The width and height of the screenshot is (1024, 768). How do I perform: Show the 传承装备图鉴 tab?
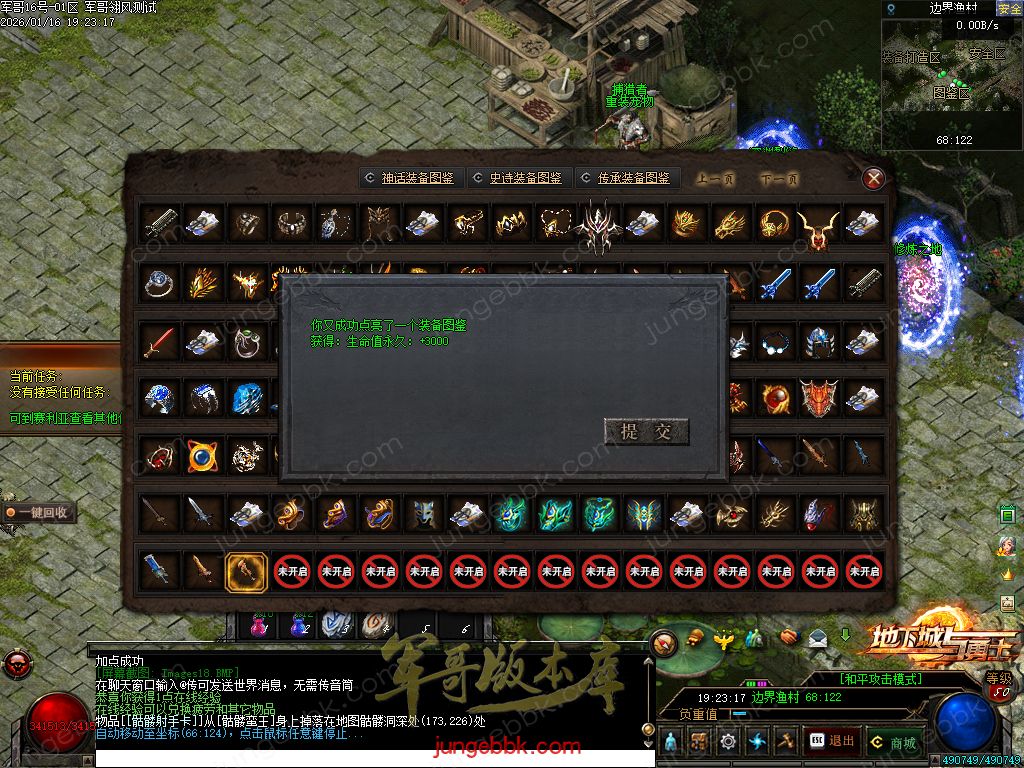[625, 178]
